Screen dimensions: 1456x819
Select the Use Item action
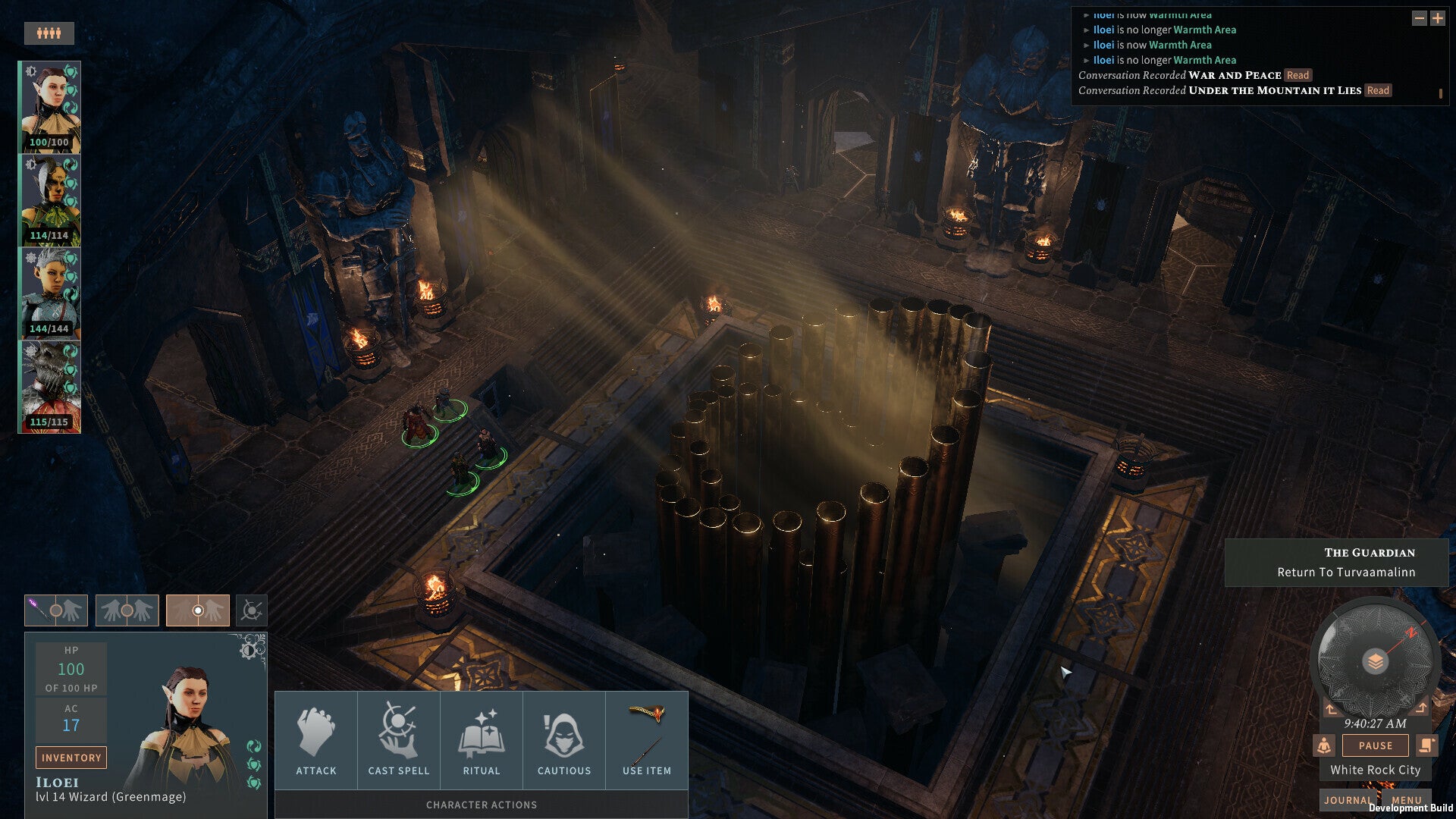click(646, 740)
